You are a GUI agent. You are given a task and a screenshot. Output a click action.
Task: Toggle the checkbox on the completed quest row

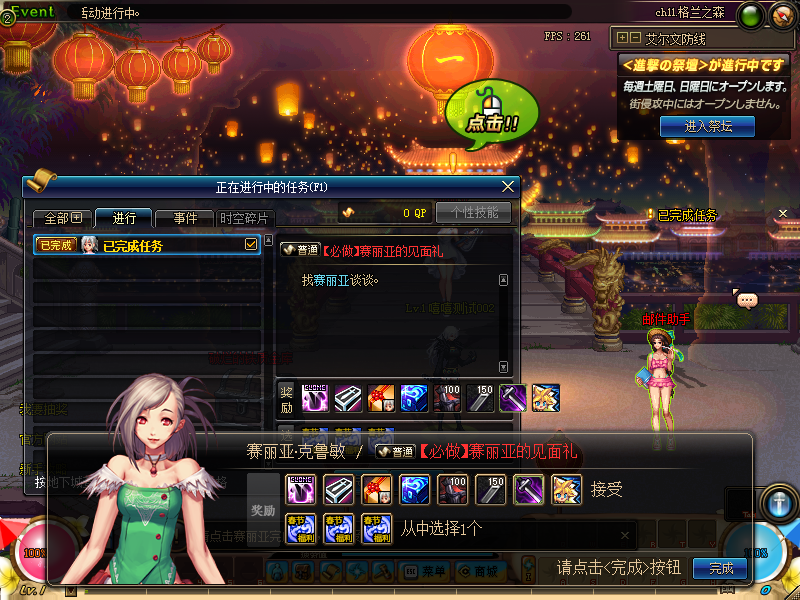[251, 244]
